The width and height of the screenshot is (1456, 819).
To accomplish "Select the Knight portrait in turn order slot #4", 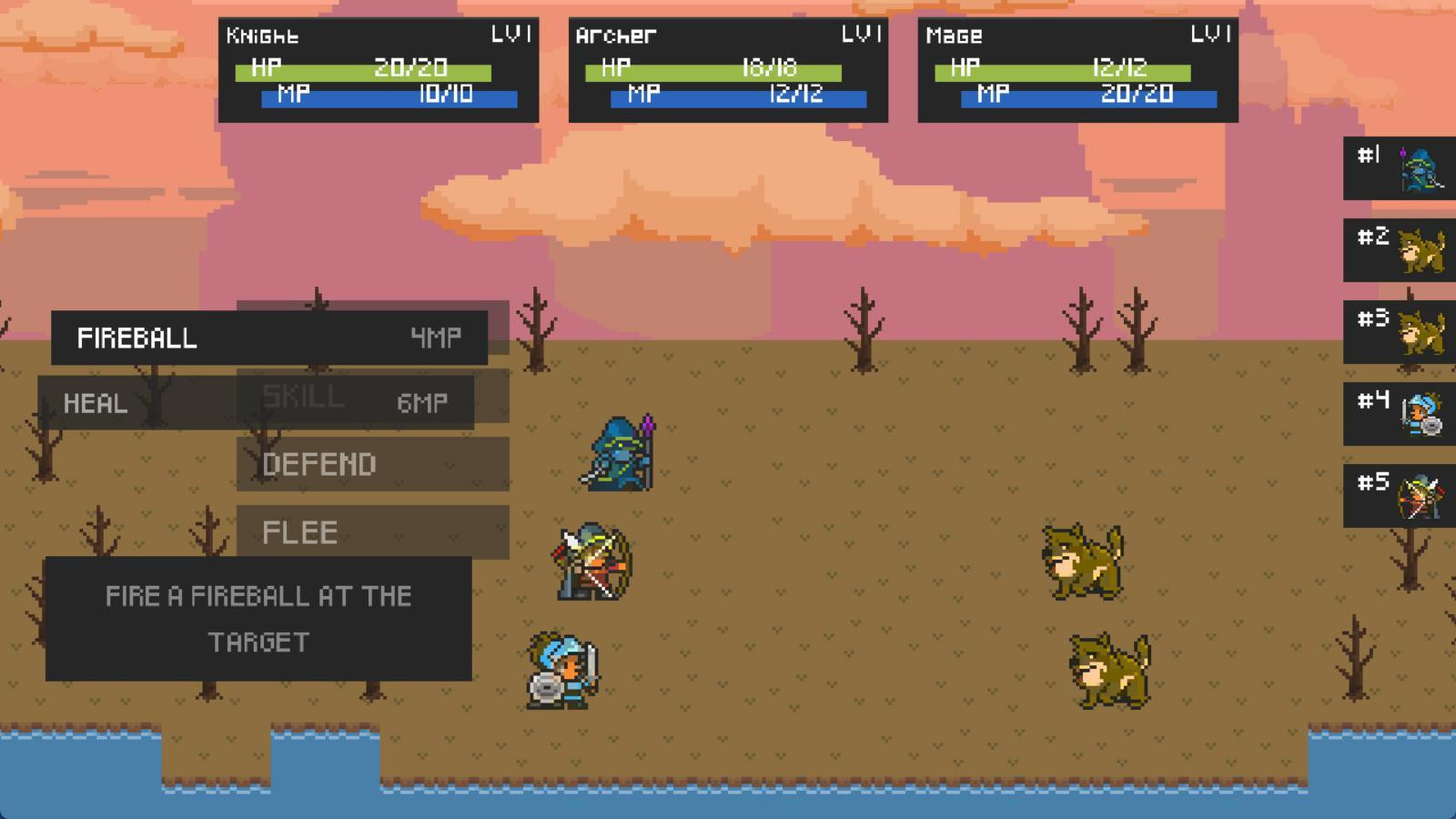I will 1399,414.
